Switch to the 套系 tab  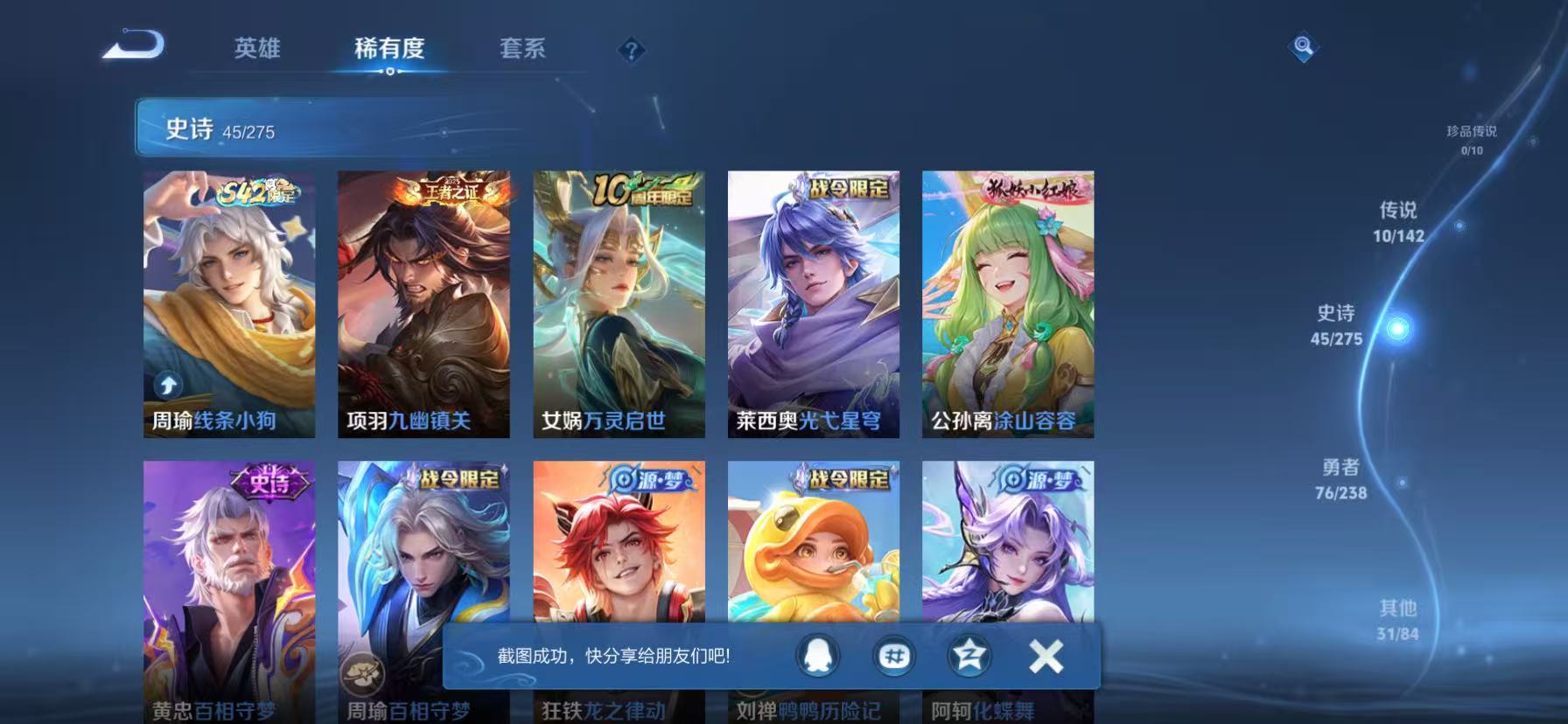point(522,50)
